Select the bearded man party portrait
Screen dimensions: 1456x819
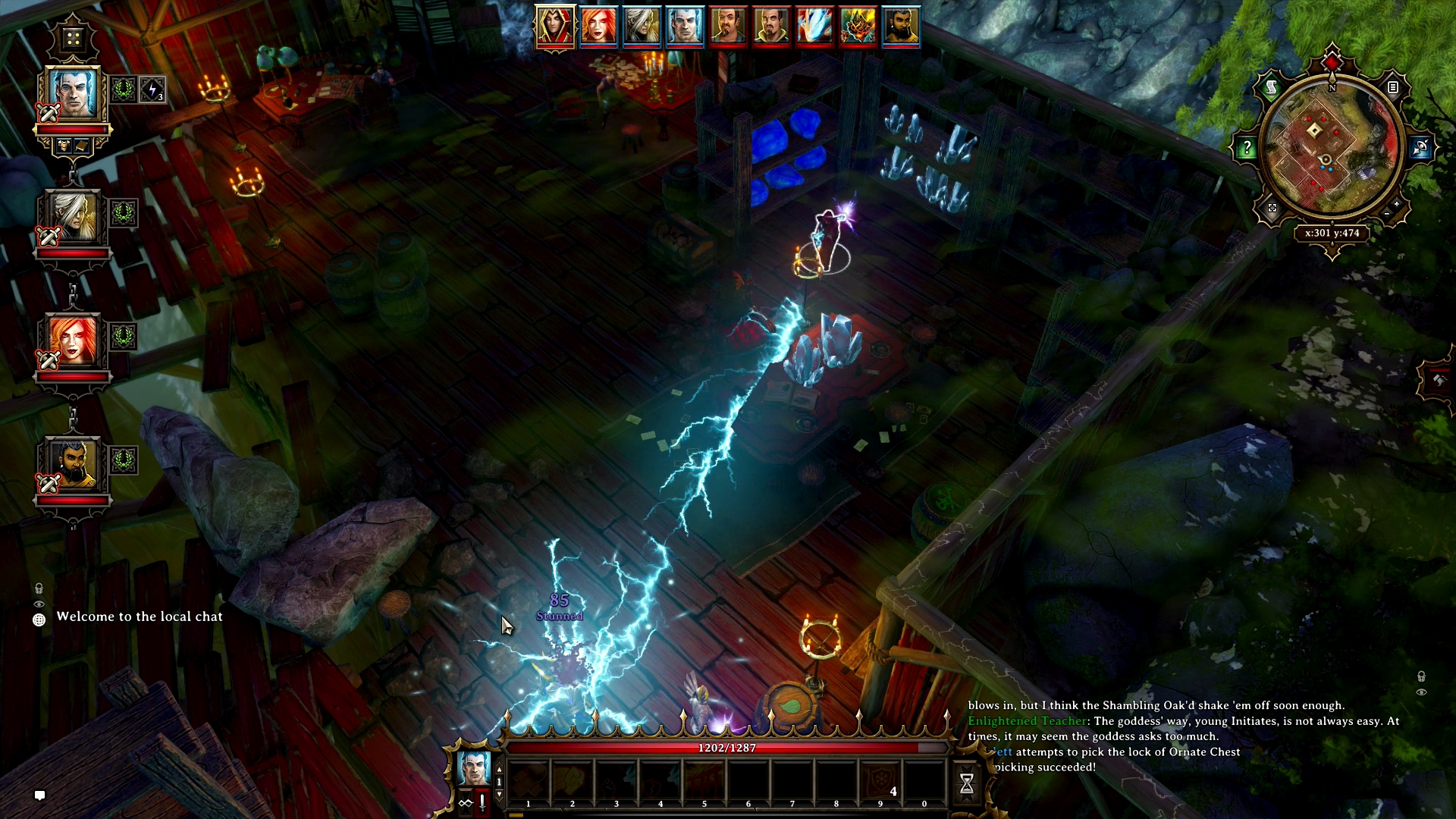[x=73, y=464]
